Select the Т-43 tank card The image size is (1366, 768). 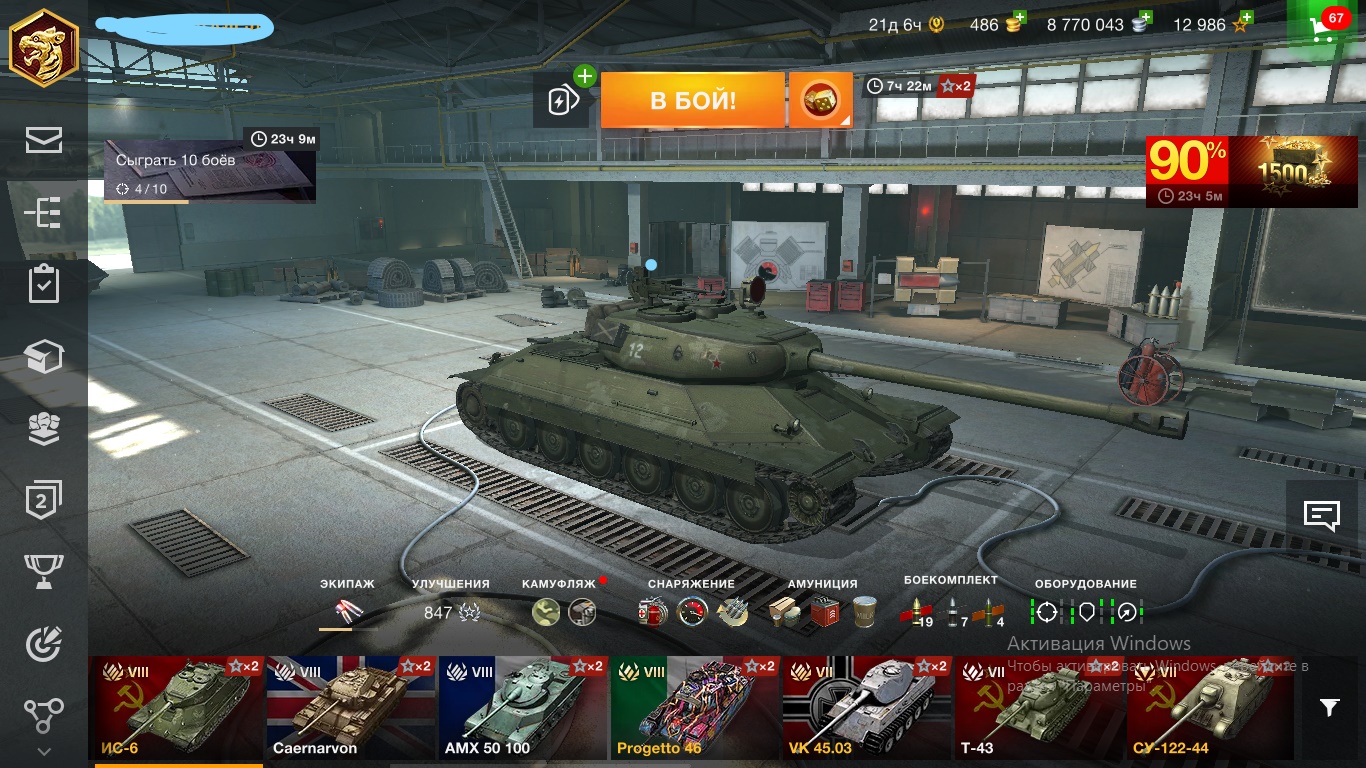[x=1038, y=706]
